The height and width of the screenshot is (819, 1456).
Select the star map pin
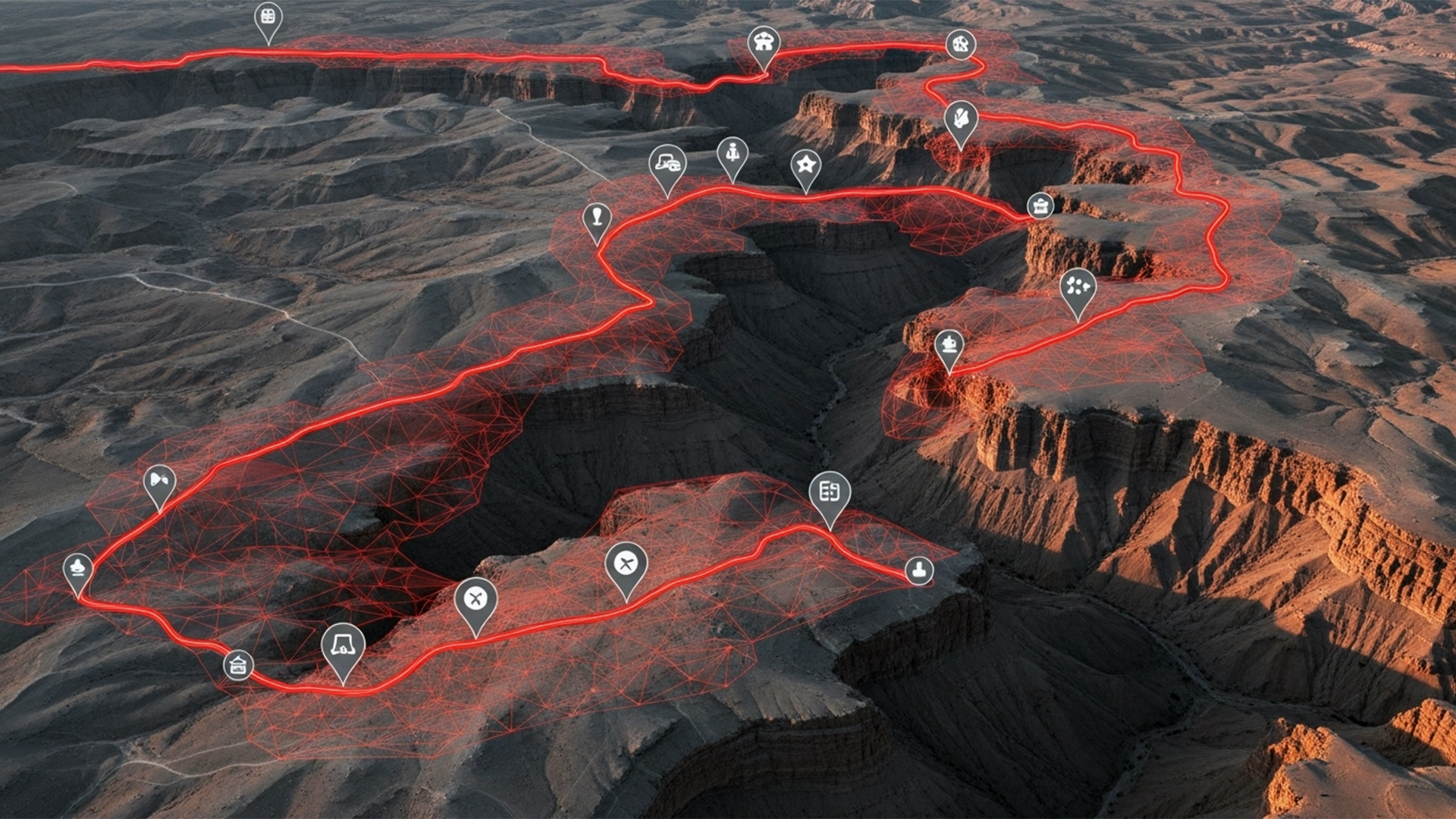point(805,164)
